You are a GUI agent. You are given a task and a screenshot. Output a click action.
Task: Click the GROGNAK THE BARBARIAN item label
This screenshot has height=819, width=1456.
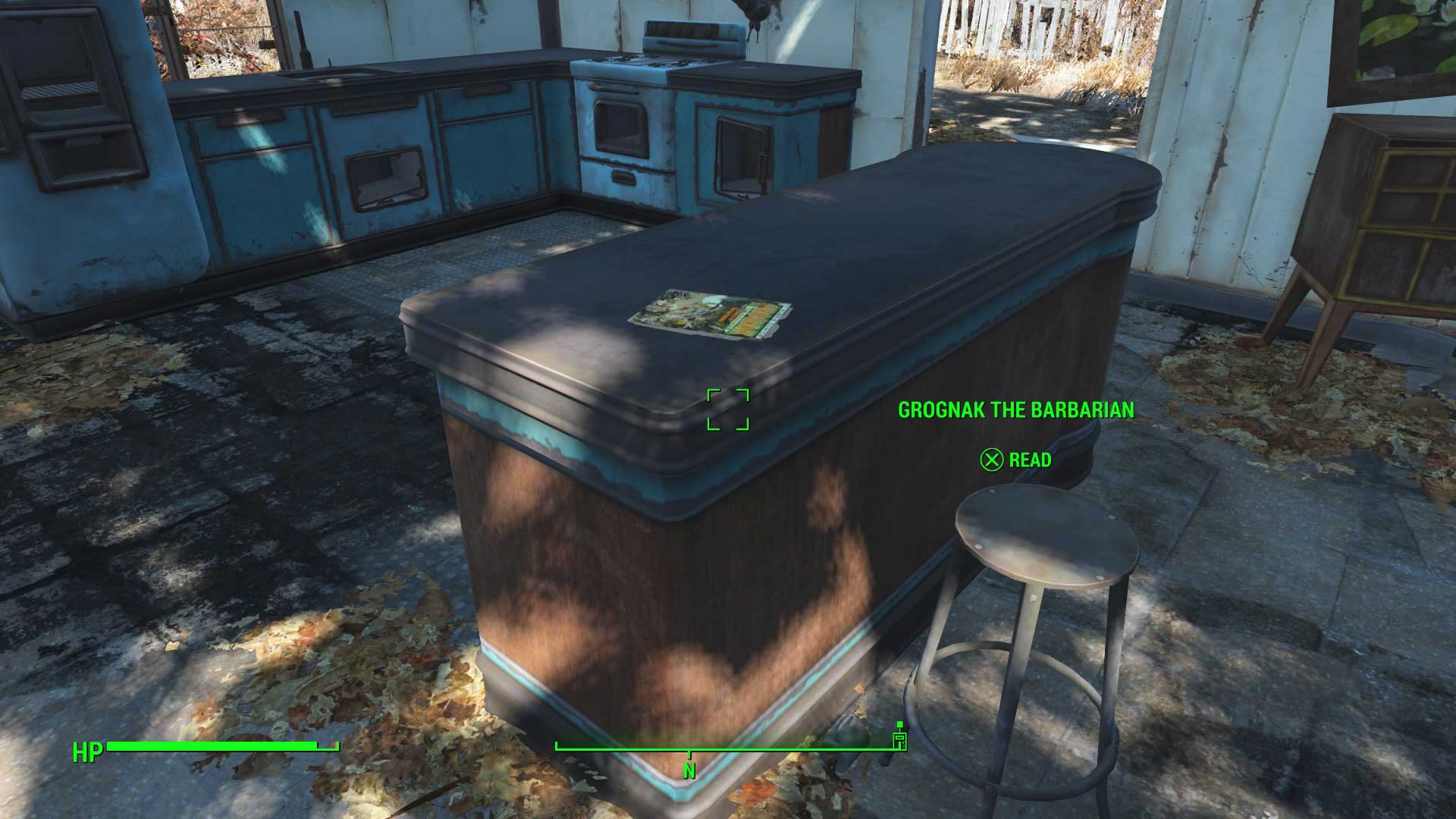[1018, 410]
